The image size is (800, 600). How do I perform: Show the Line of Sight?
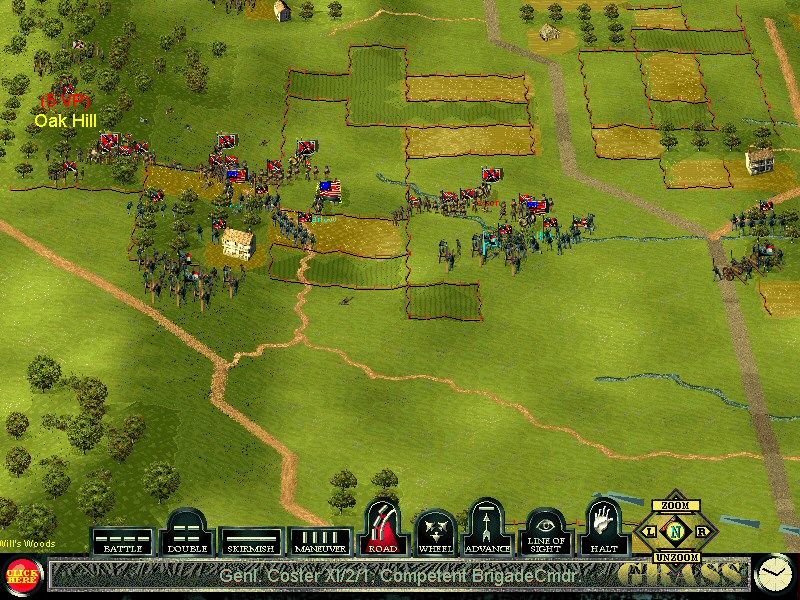545,530
